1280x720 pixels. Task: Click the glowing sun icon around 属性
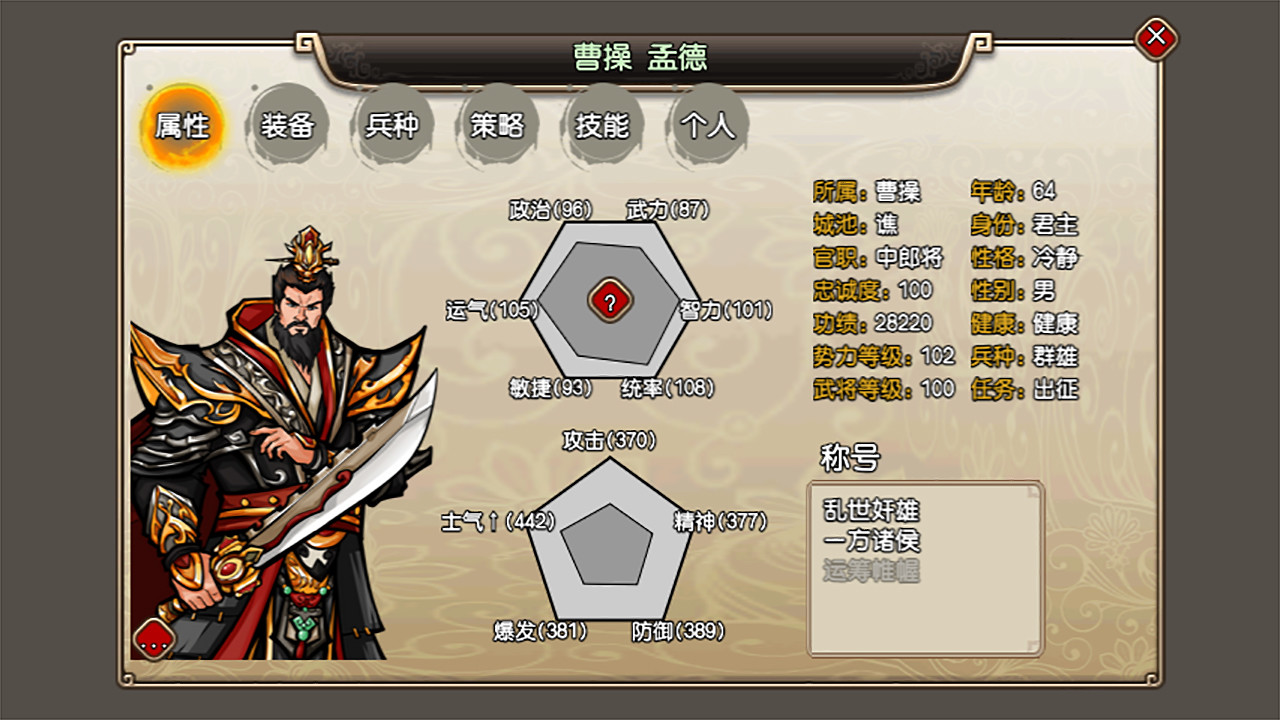(181, 127)
